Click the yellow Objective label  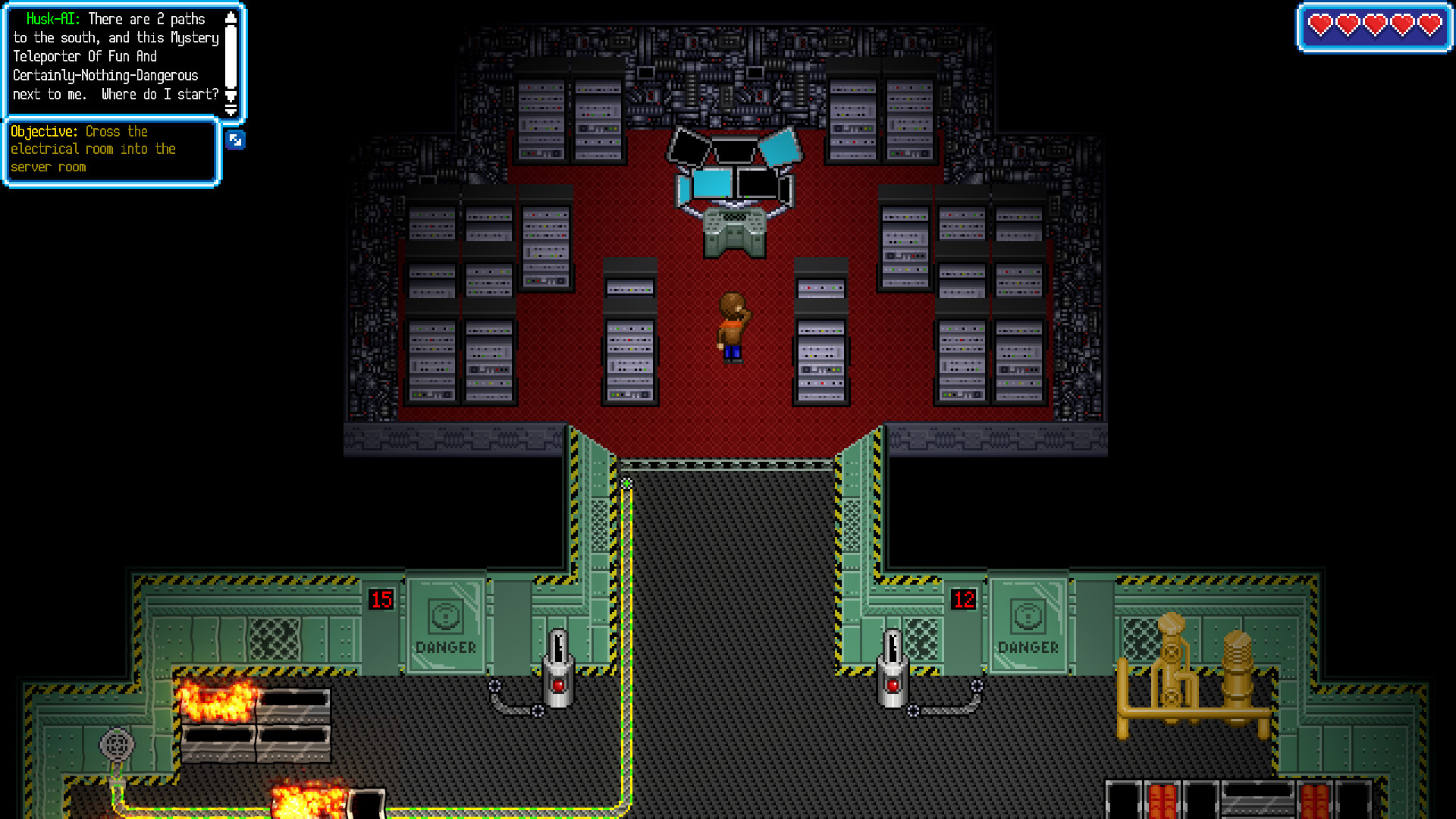pyautogui.click(x=43, y=131)
